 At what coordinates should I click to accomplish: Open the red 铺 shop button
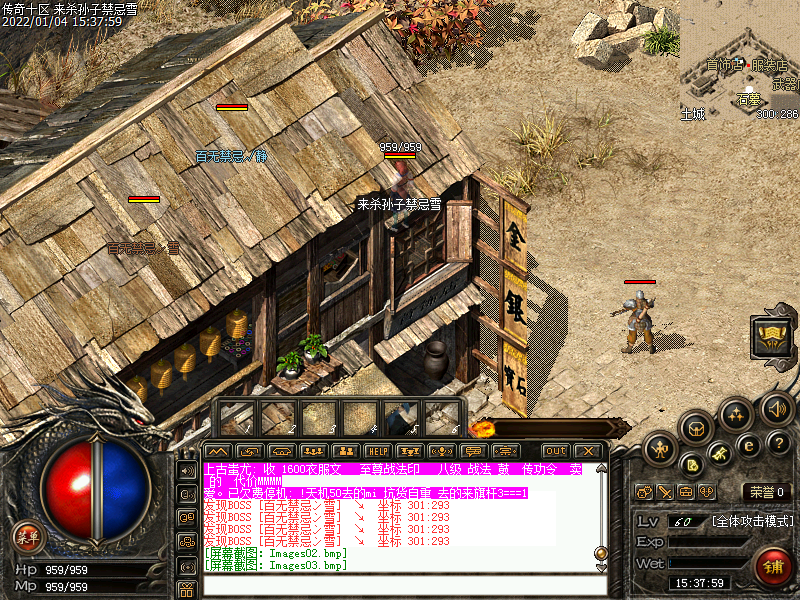tap(770, 566)
